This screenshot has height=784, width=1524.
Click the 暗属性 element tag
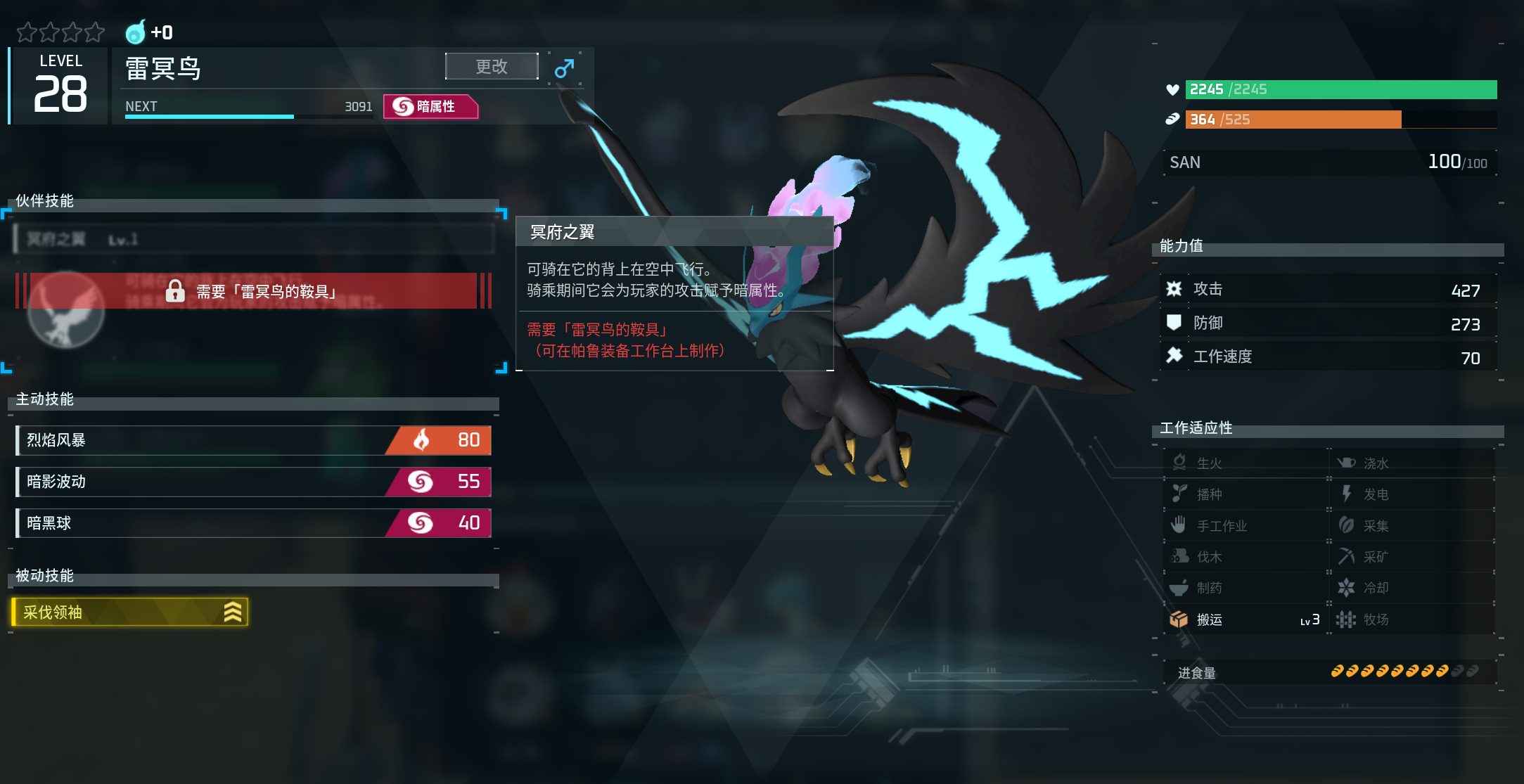(x=430, y=107)
